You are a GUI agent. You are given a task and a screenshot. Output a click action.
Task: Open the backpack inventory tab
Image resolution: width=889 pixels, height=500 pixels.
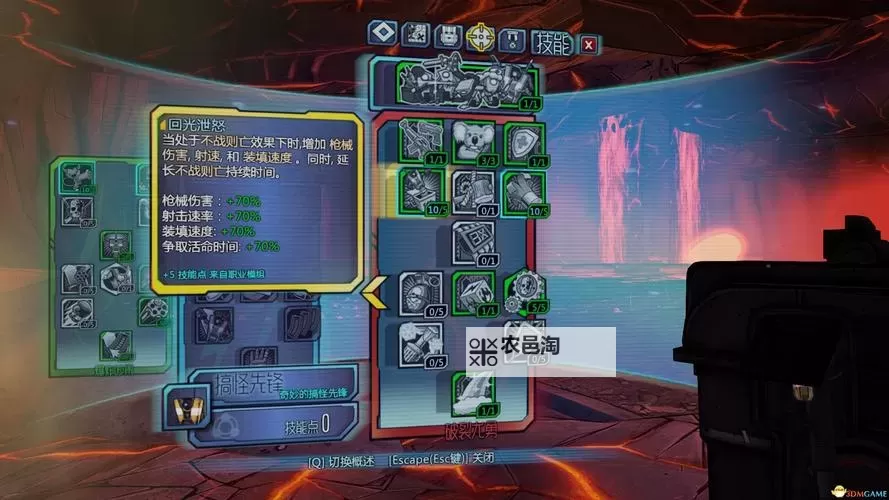coord(448,35)
